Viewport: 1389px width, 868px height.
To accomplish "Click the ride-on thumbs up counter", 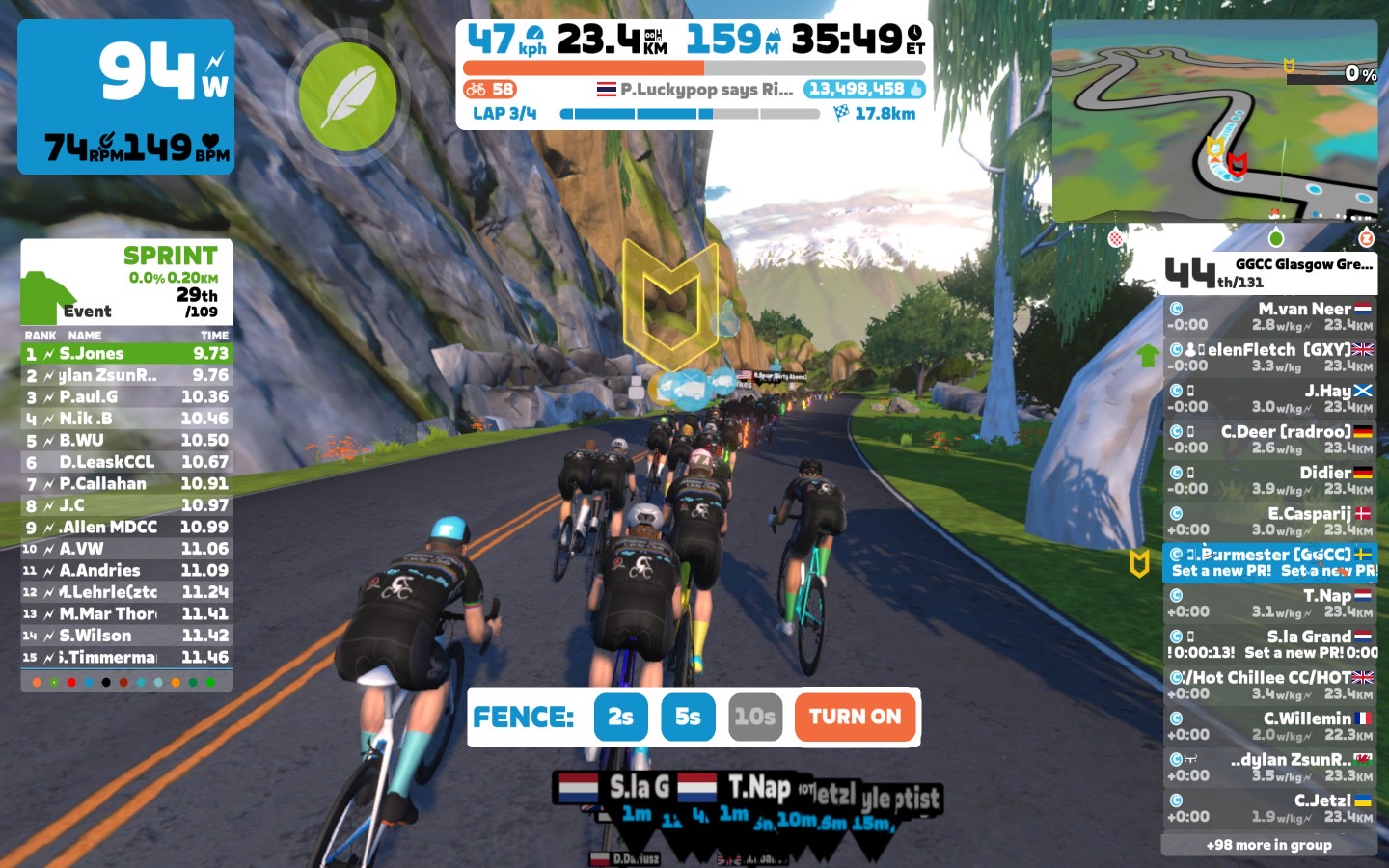I will (x=864, y=90).
